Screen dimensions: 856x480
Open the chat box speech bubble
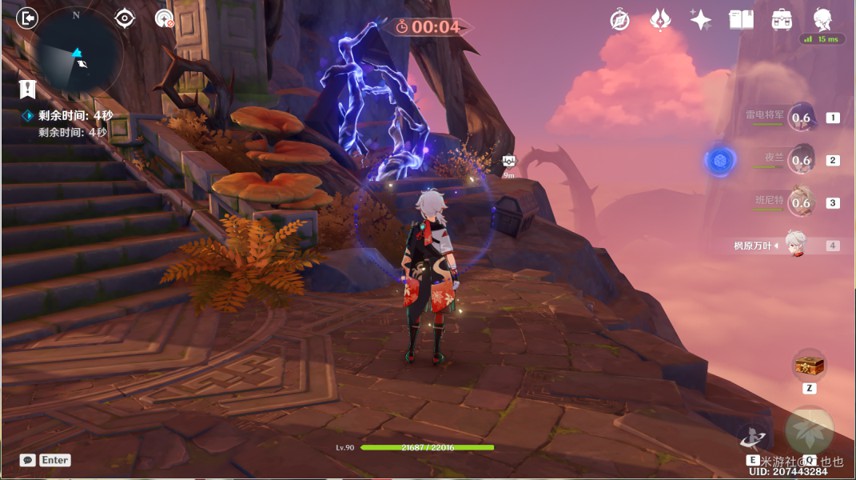click(x=28, y=460)
